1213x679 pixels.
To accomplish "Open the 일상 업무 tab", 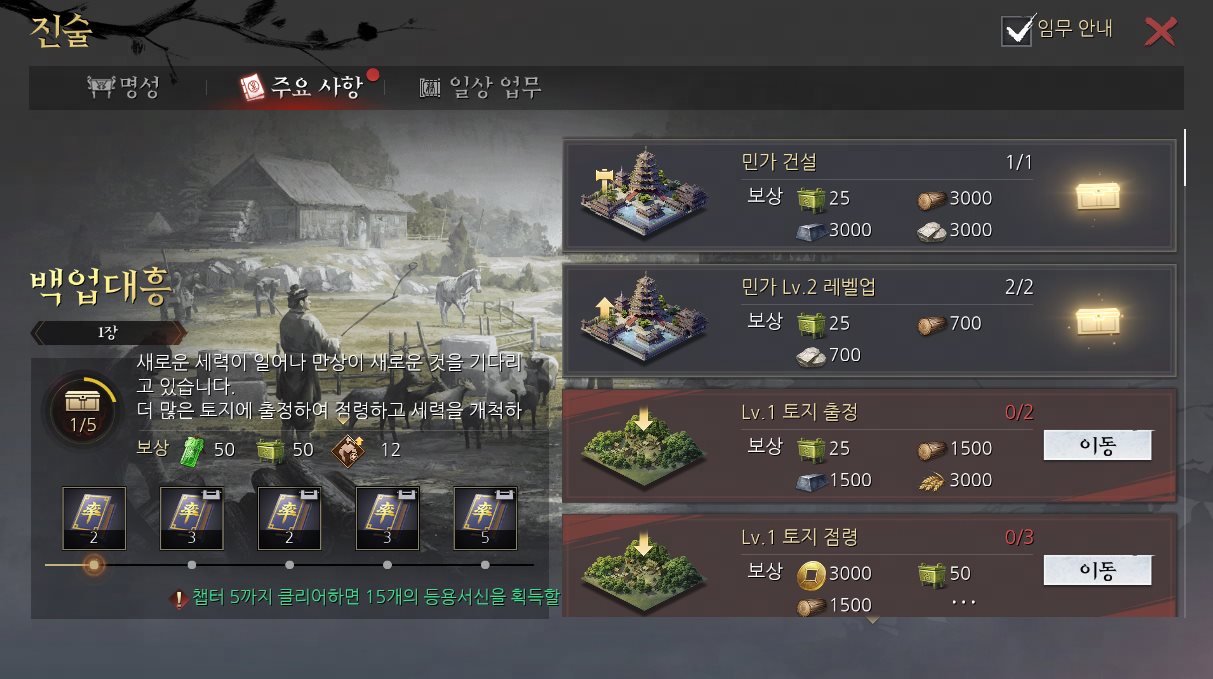I will [x=481, y=88].
